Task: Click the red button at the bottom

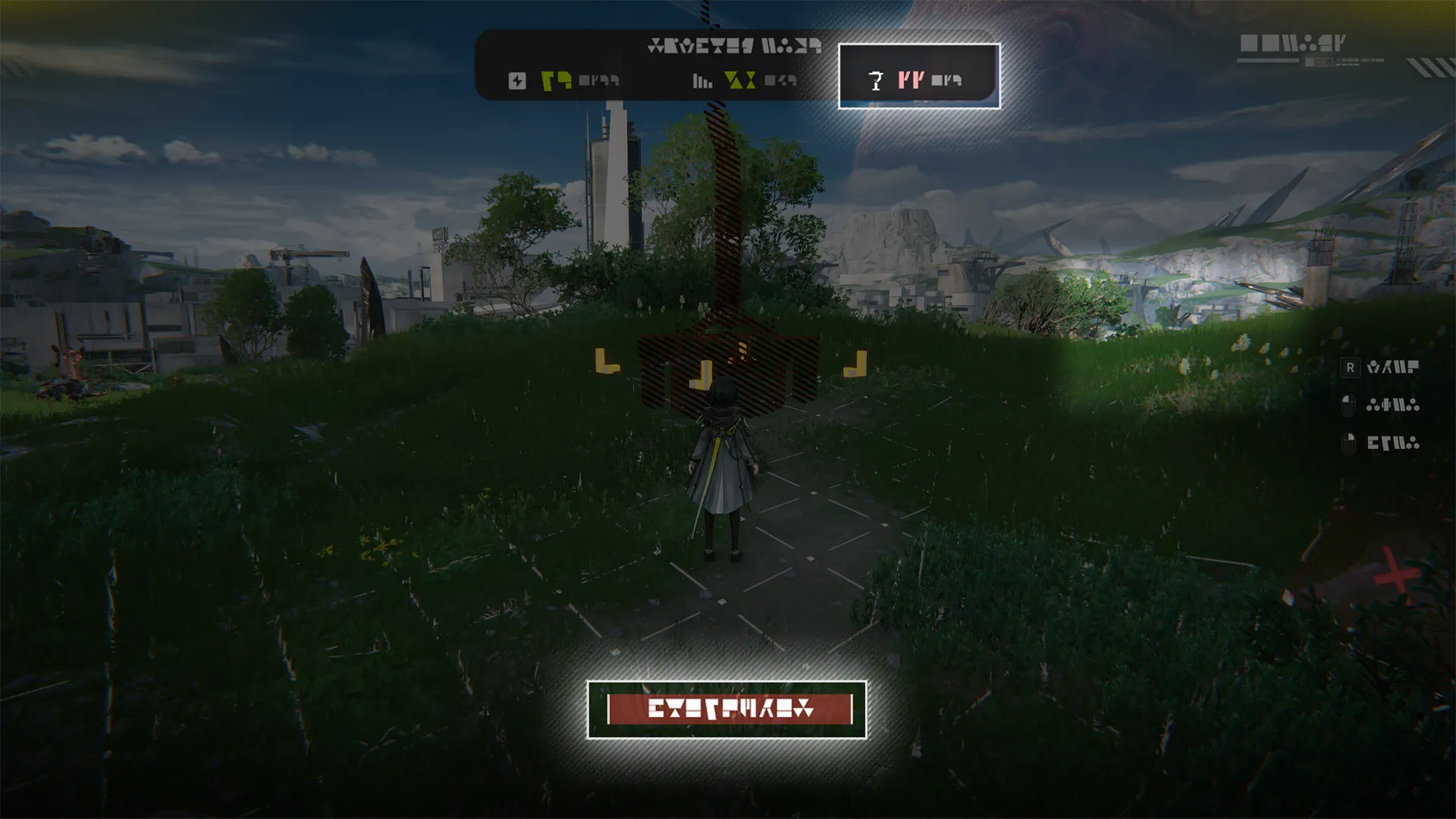Action: pos(730,710)
